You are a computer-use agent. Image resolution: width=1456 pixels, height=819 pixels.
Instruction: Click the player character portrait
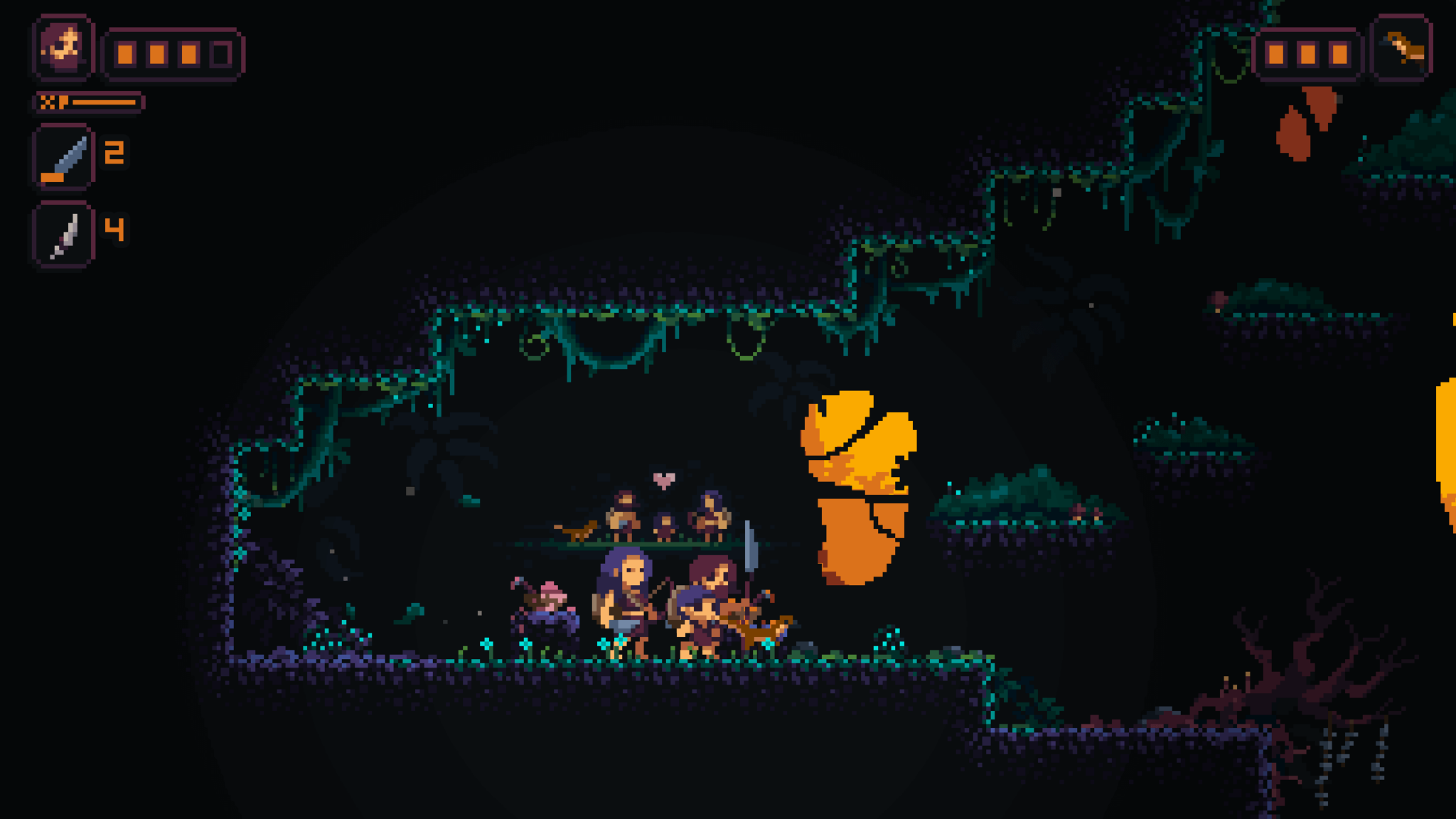63,47
